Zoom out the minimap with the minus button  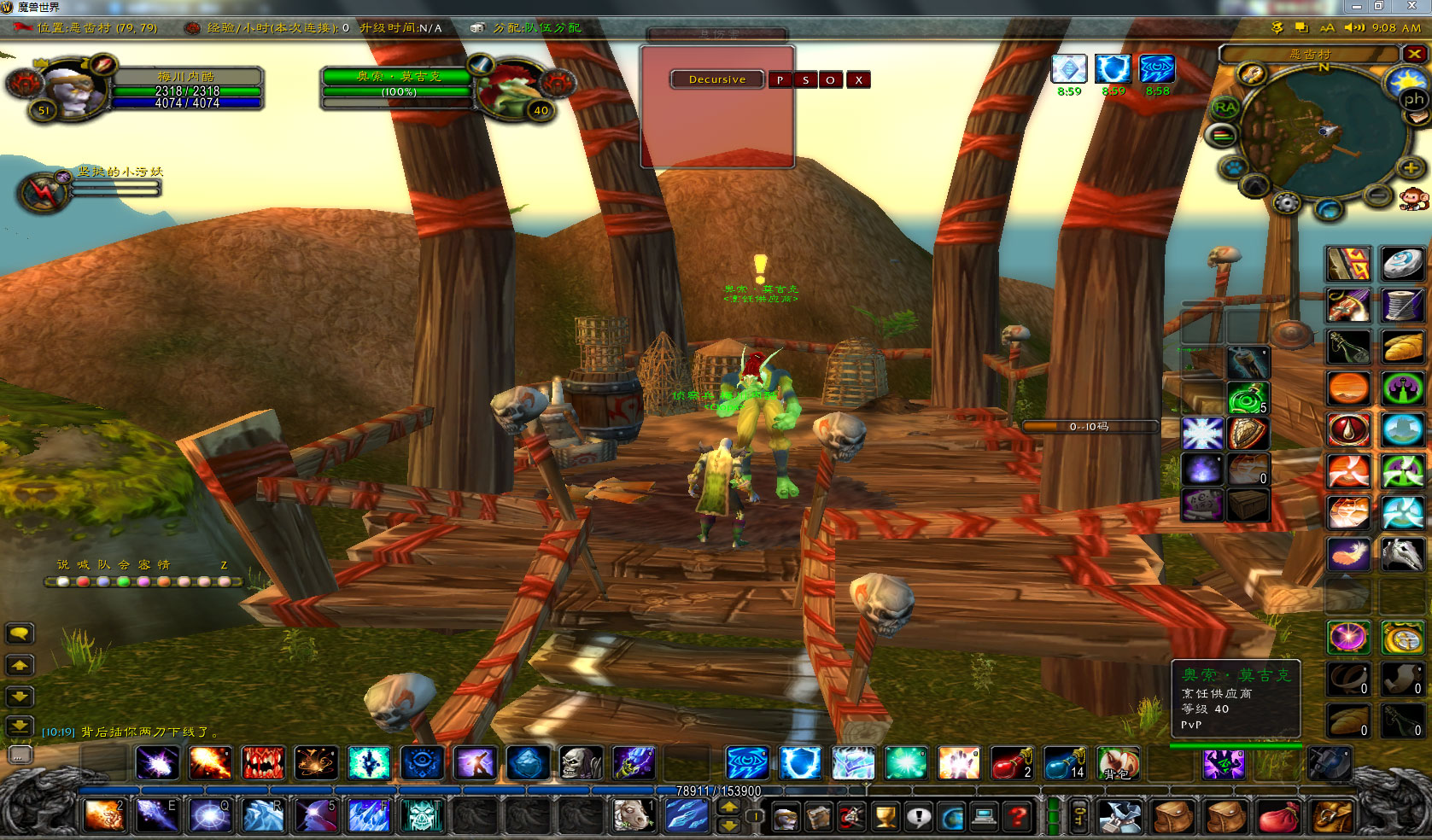pos(1376,195)
